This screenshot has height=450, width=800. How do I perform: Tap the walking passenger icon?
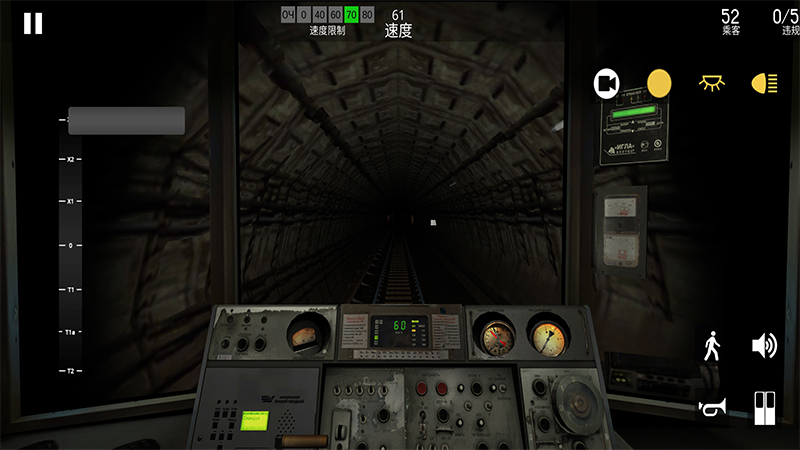coord(712,346)
